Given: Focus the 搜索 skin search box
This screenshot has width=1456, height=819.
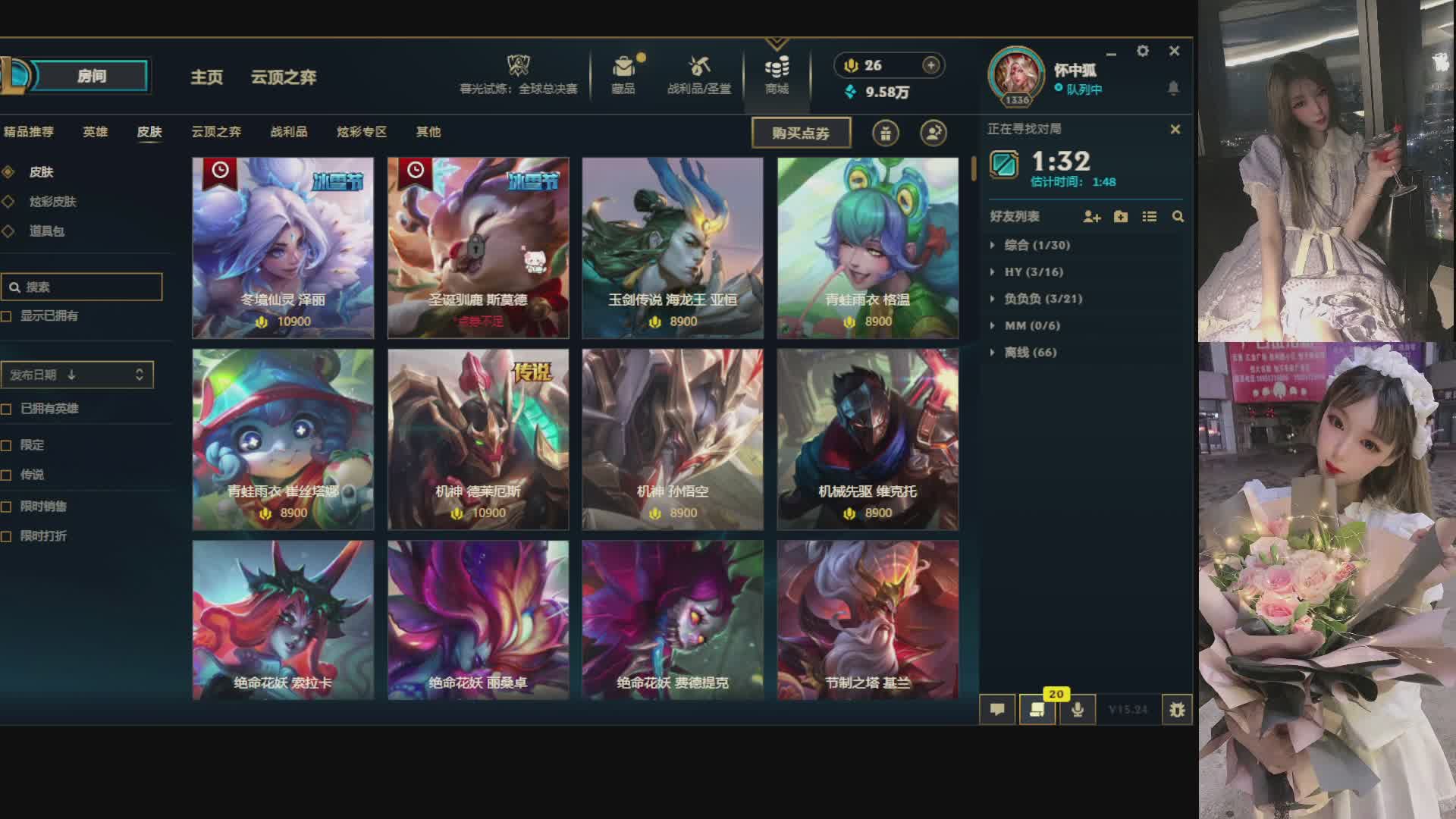Looking at the screenshot, I should coord(87,287).
